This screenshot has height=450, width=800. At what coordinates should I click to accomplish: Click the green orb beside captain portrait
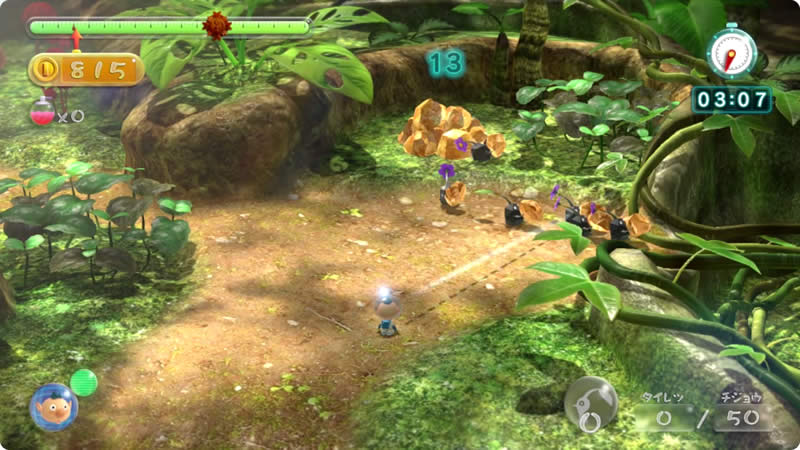click(84, 382)
